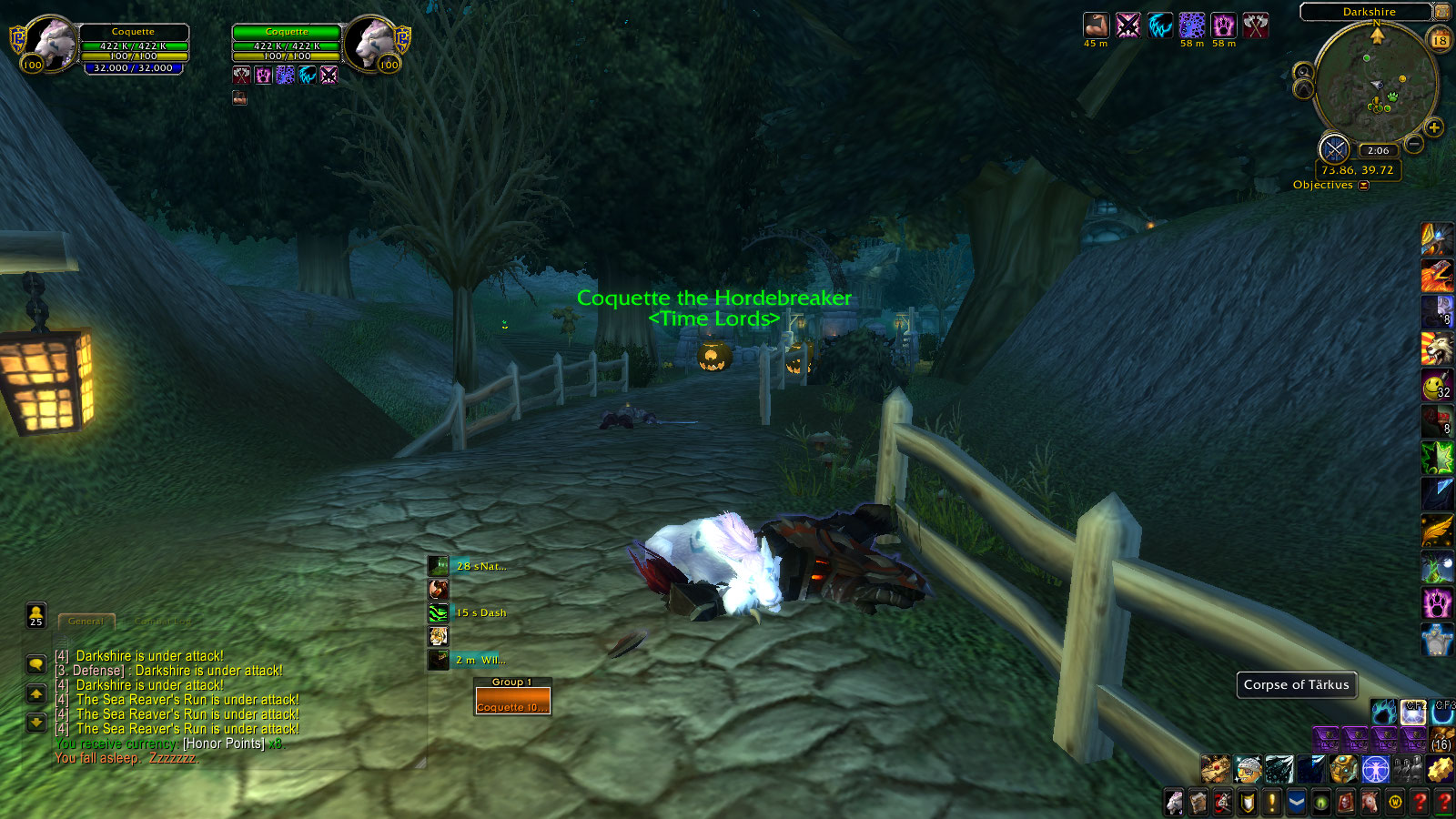Switch to the Combat Log tab
The width and height of the screenshot is (1456, 819).
[x=164, y=622]
